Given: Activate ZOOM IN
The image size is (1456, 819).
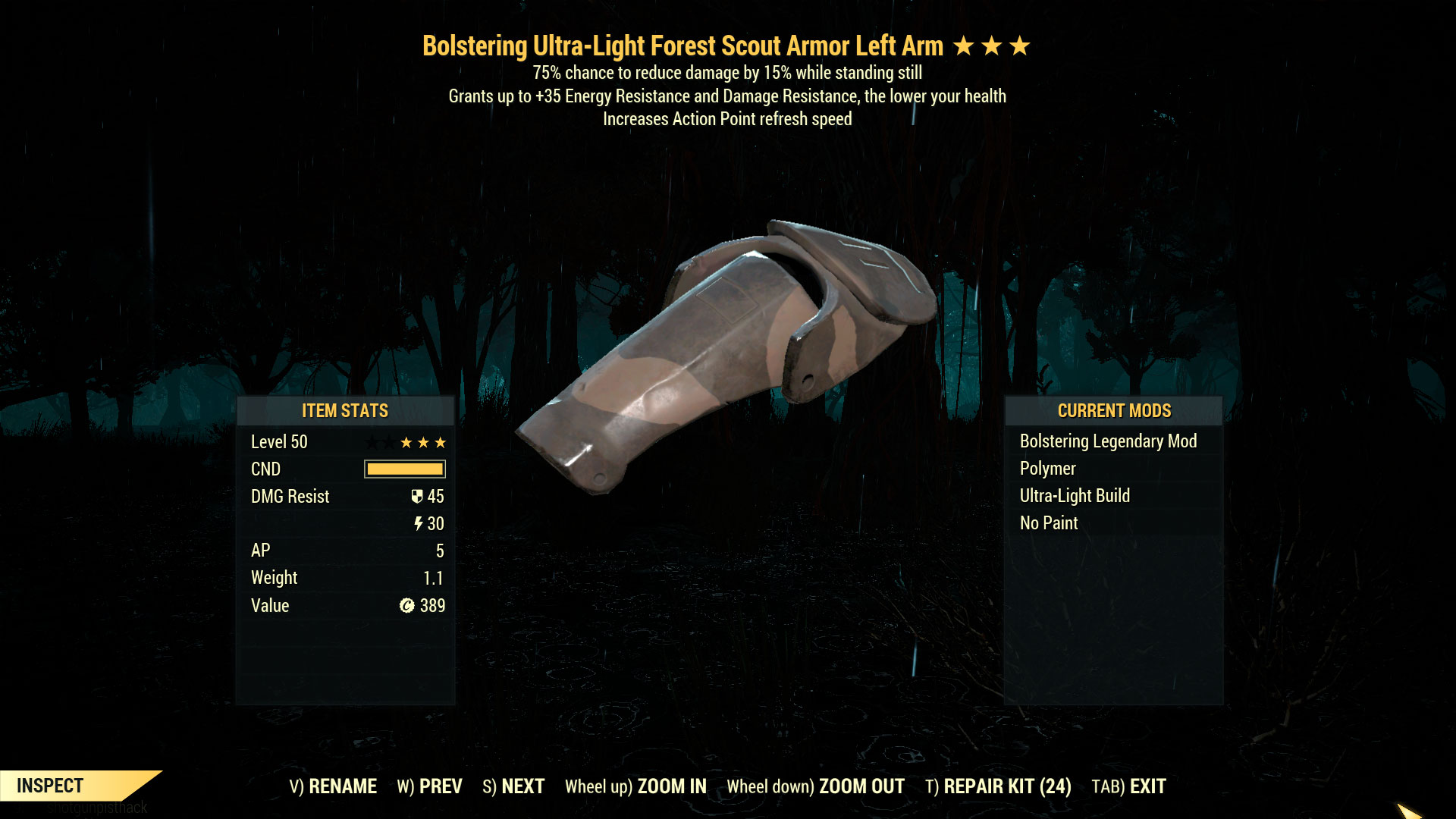Looking at the screenshot, I should click(671, 787).
